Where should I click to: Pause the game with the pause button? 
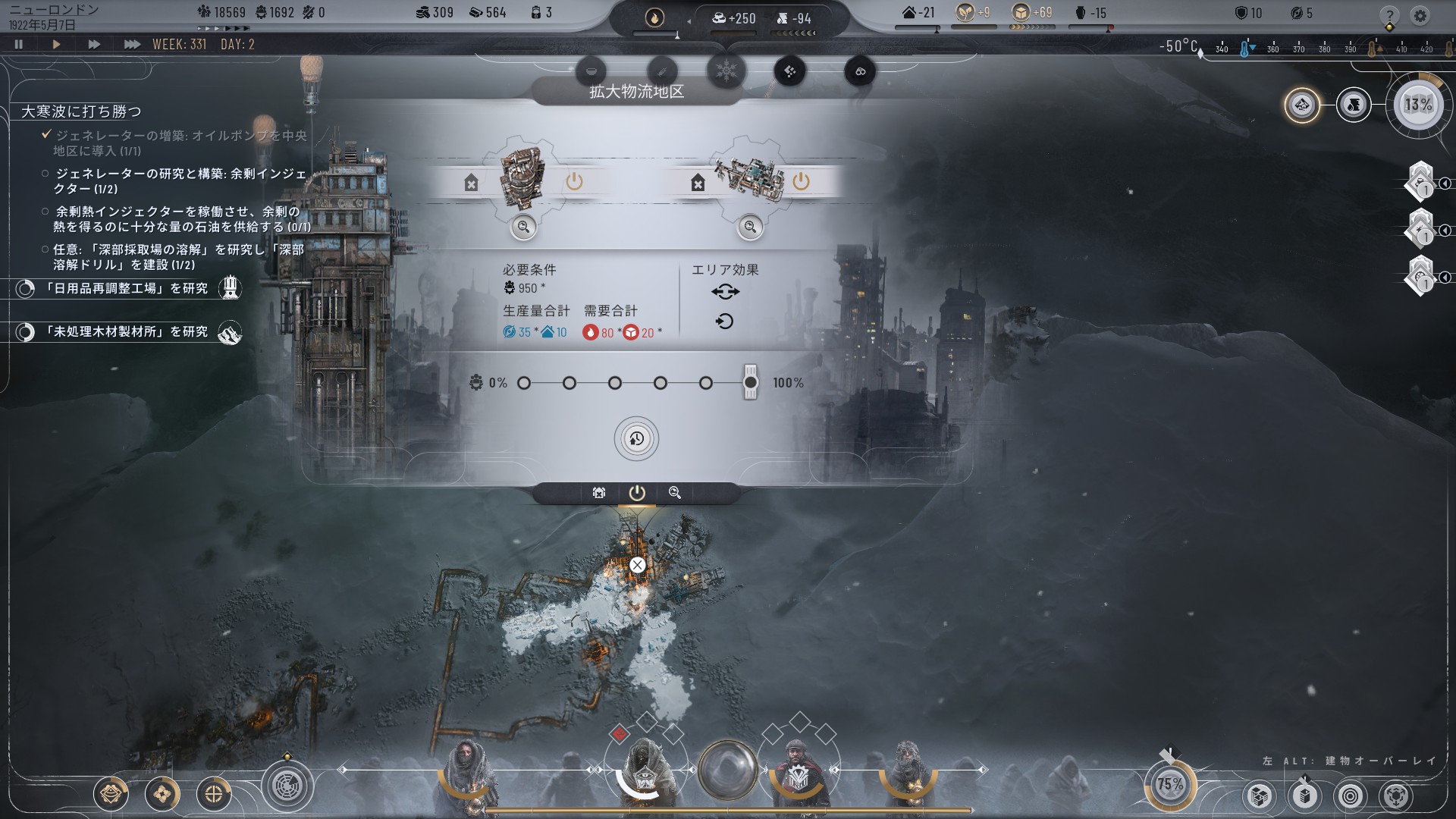coord(19,45)
